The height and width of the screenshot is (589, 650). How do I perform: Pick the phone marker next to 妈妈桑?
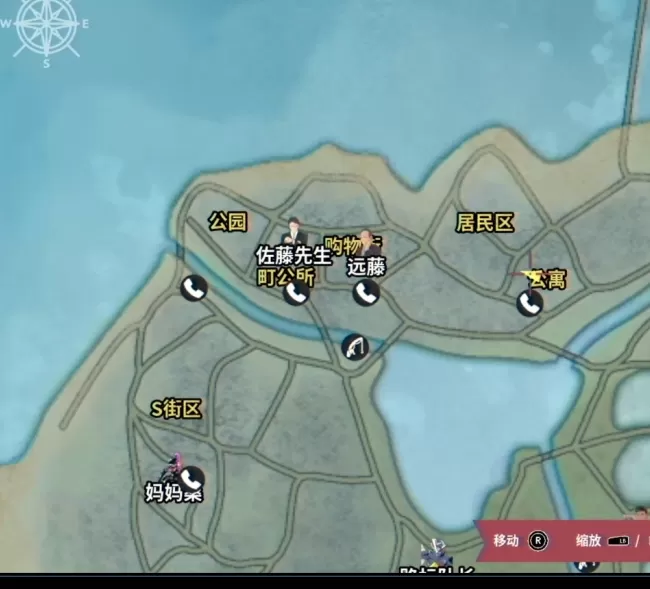pyautogui.click(x=191, y=479)
